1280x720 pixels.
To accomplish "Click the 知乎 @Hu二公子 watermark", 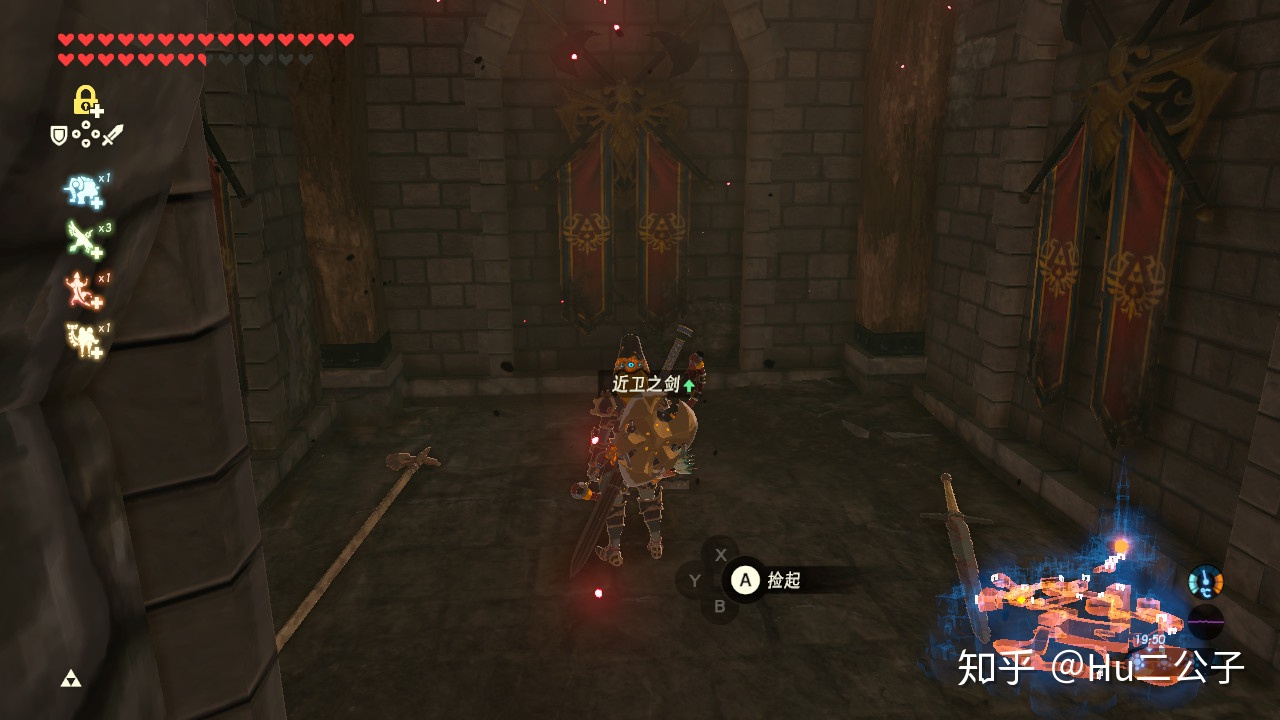I will pyautogui.click(x=1100, y=667).
